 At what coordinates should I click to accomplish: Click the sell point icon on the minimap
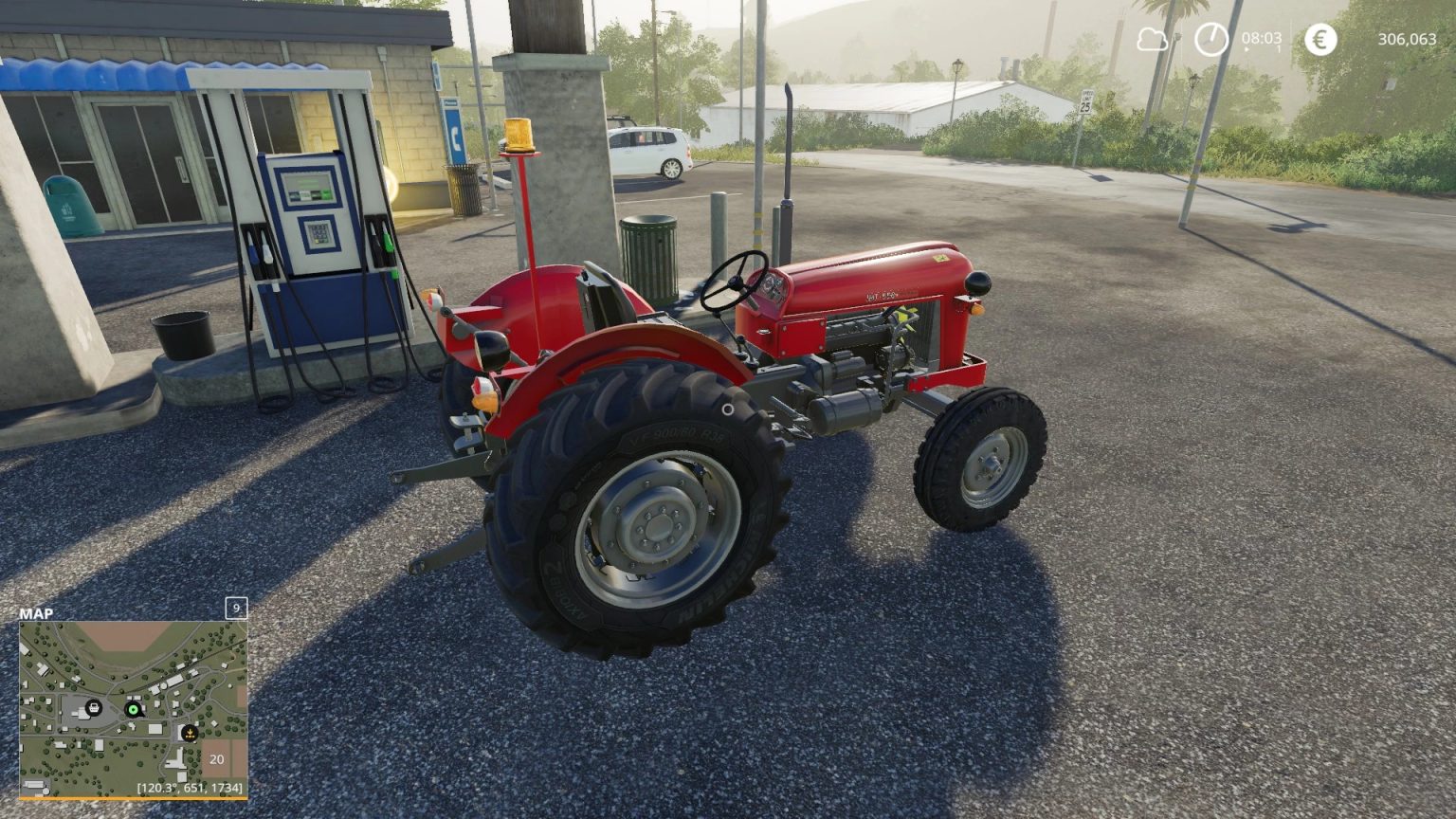(x=189, y=733)
